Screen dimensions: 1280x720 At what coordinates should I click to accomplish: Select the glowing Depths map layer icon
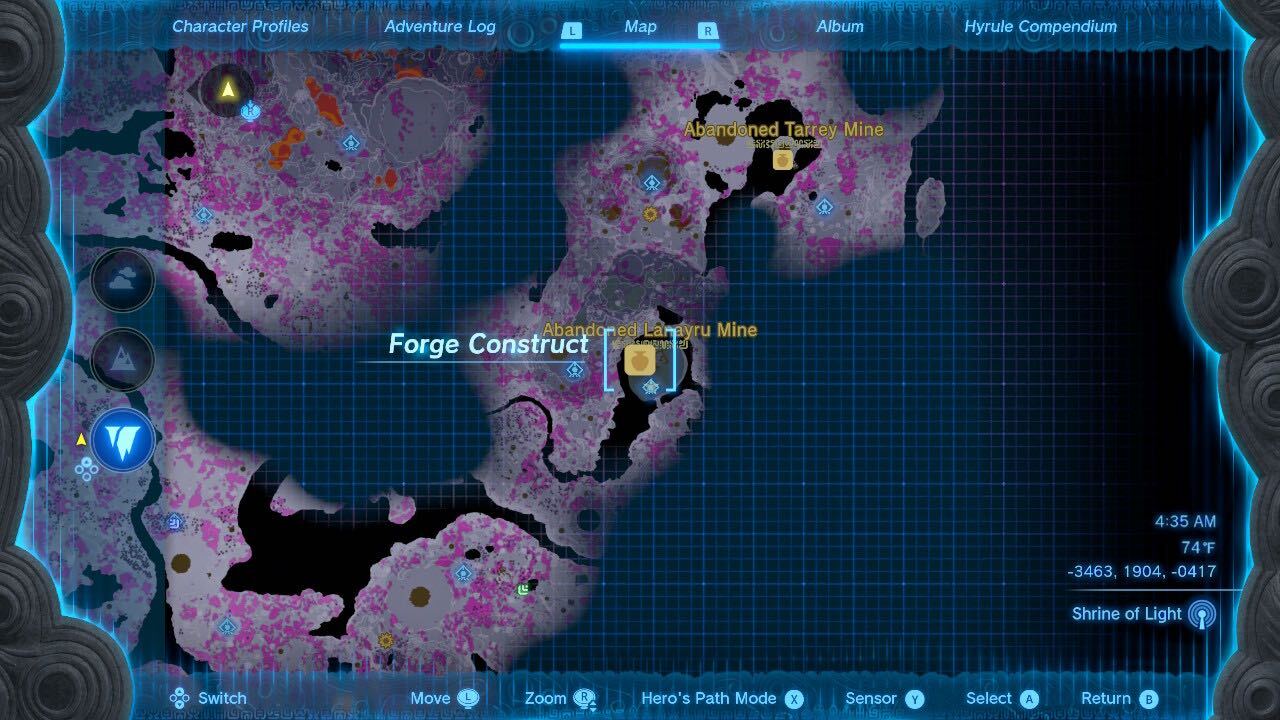click(x=122, y=438)
